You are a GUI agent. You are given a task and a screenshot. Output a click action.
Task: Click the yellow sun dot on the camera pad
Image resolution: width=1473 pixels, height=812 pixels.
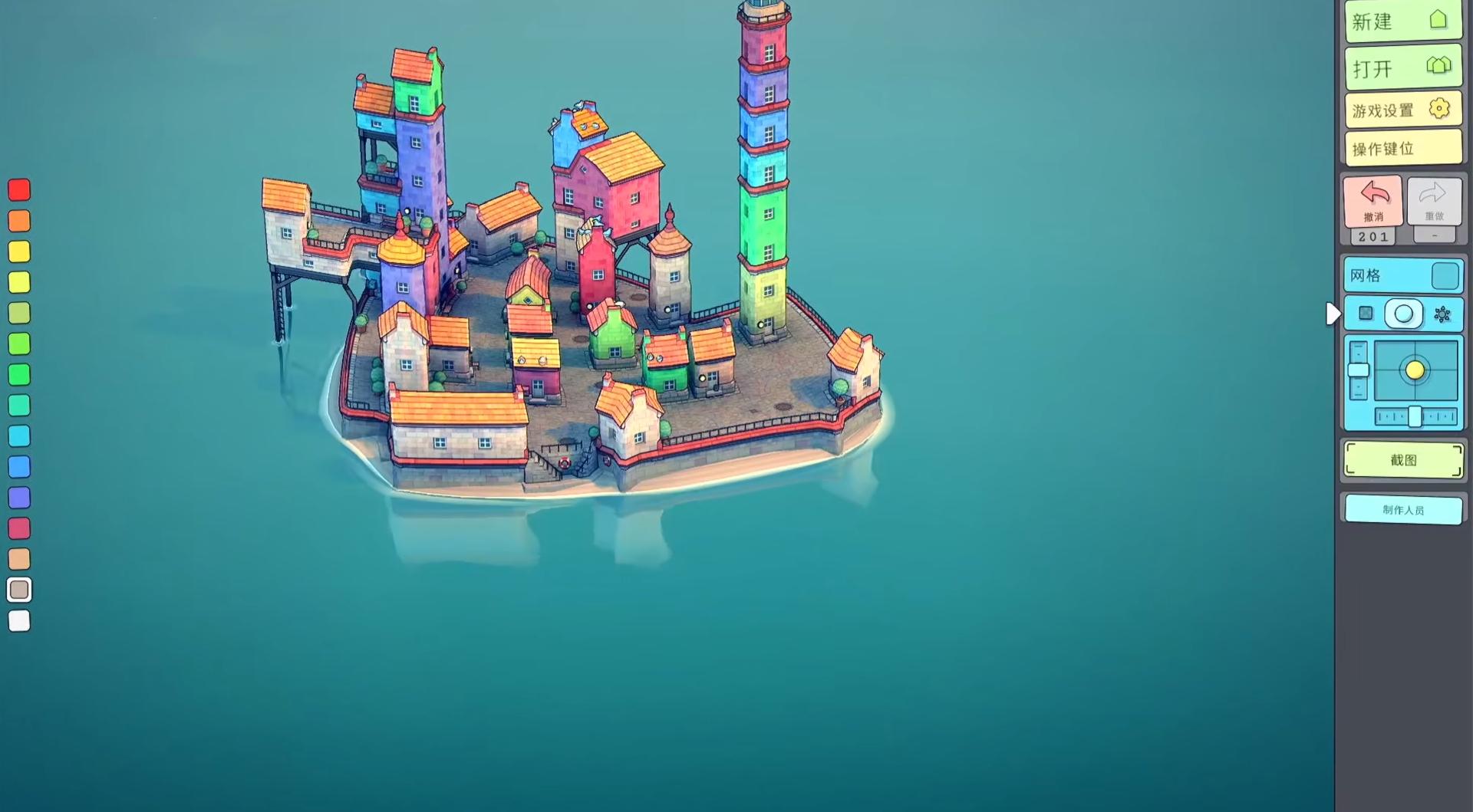tap(1415, 370)
